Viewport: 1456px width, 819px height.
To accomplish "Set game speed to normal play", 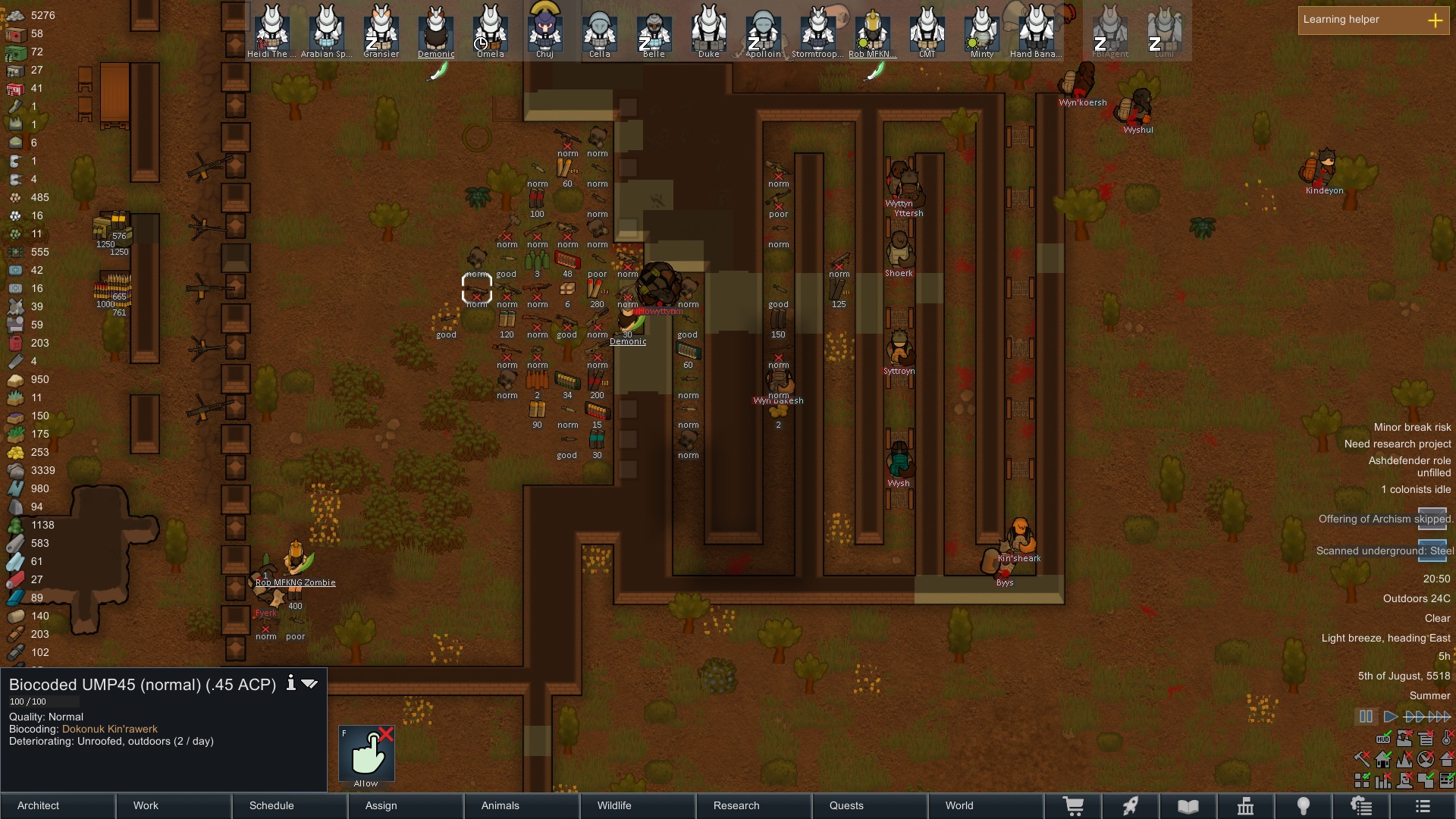I will click(x=1390, y=717).
